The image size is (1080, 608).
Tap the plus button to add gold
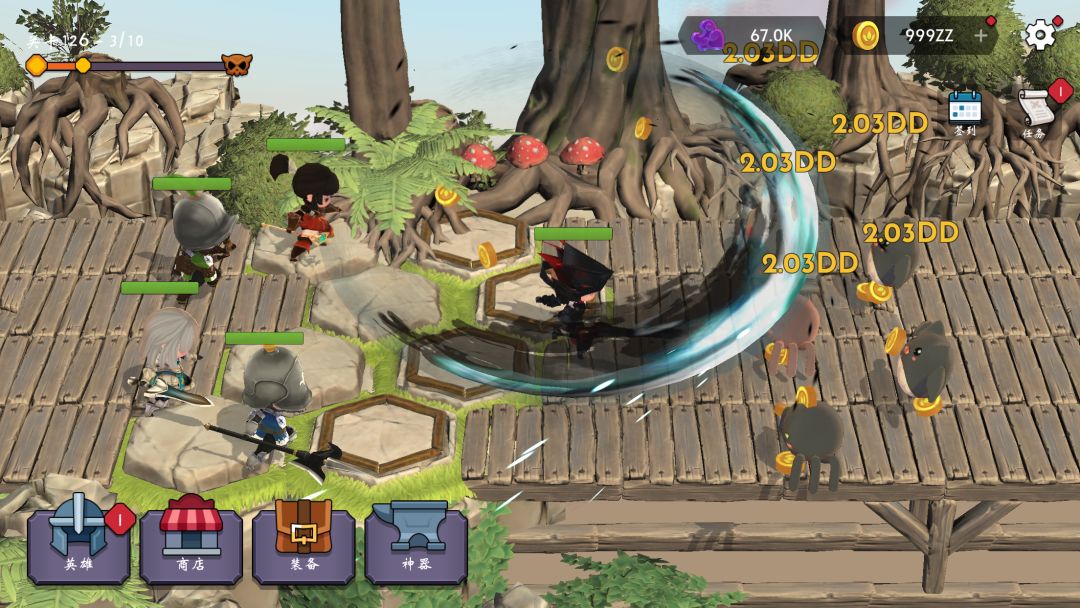click(x=981, y=36)
